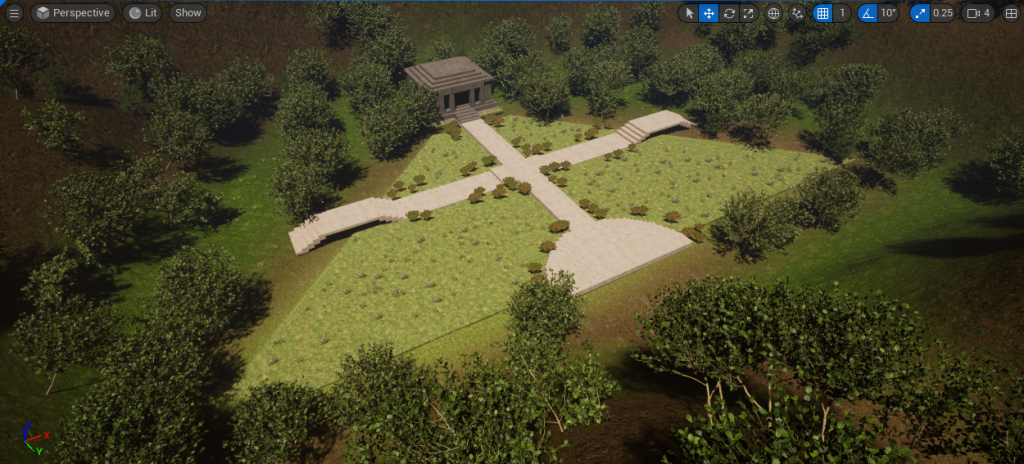Toggle grid snapping button
This screenshot has height=464, width=1024.
pos(822,13)
